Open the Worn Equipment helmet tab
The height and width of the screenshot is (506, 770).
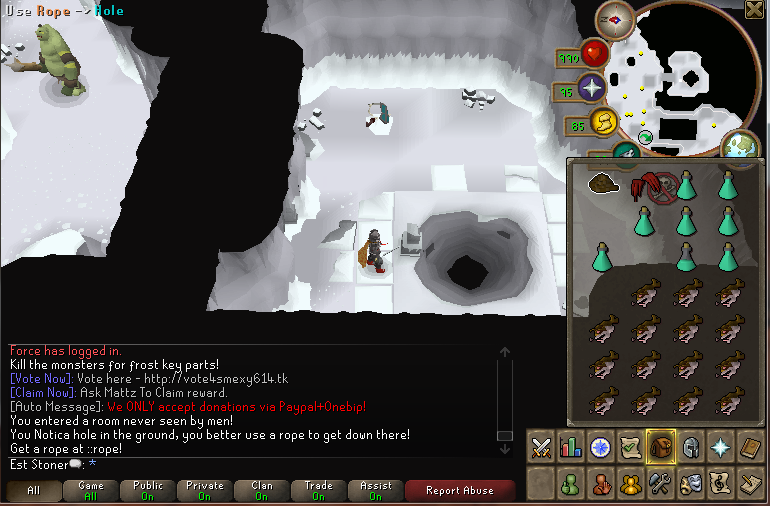click(x=691, y=447)
